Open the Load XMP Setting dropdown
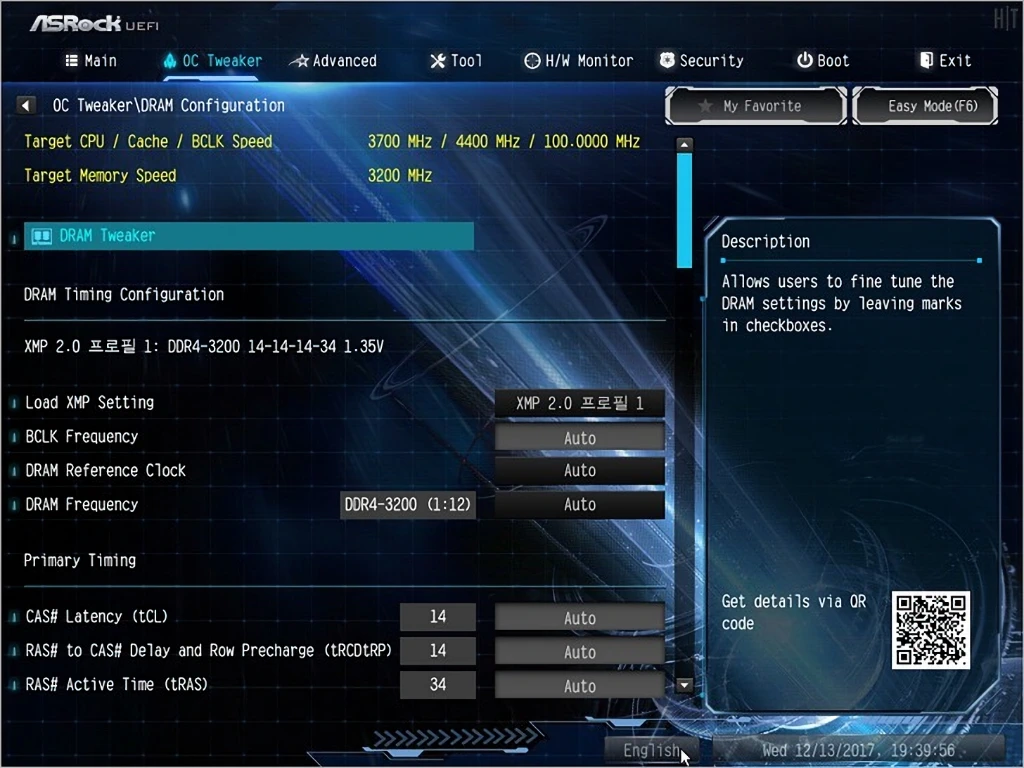This screenshot has width=1024, height=768. pos(580,404)
